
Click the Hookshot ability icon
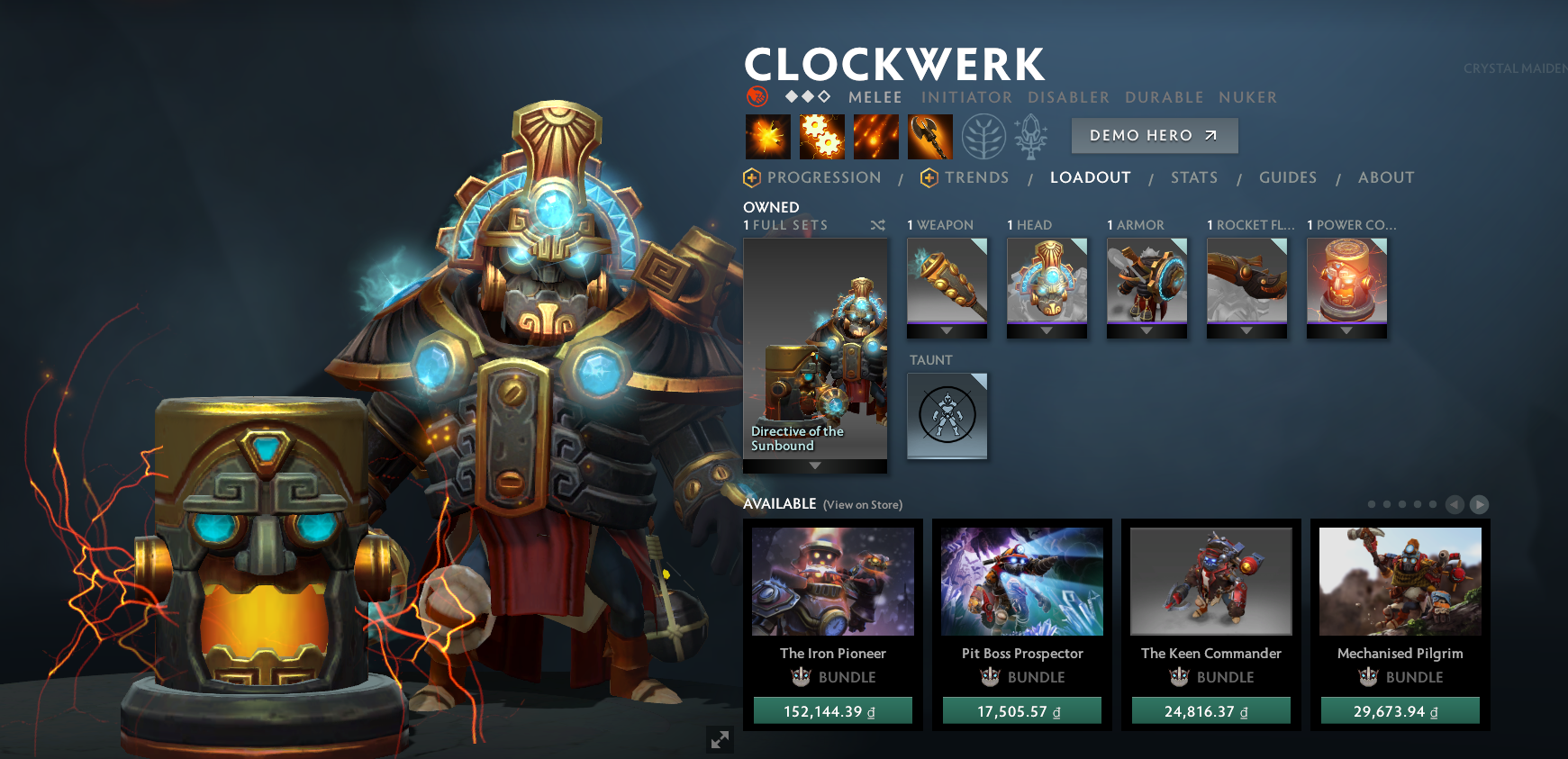[929, 136]
